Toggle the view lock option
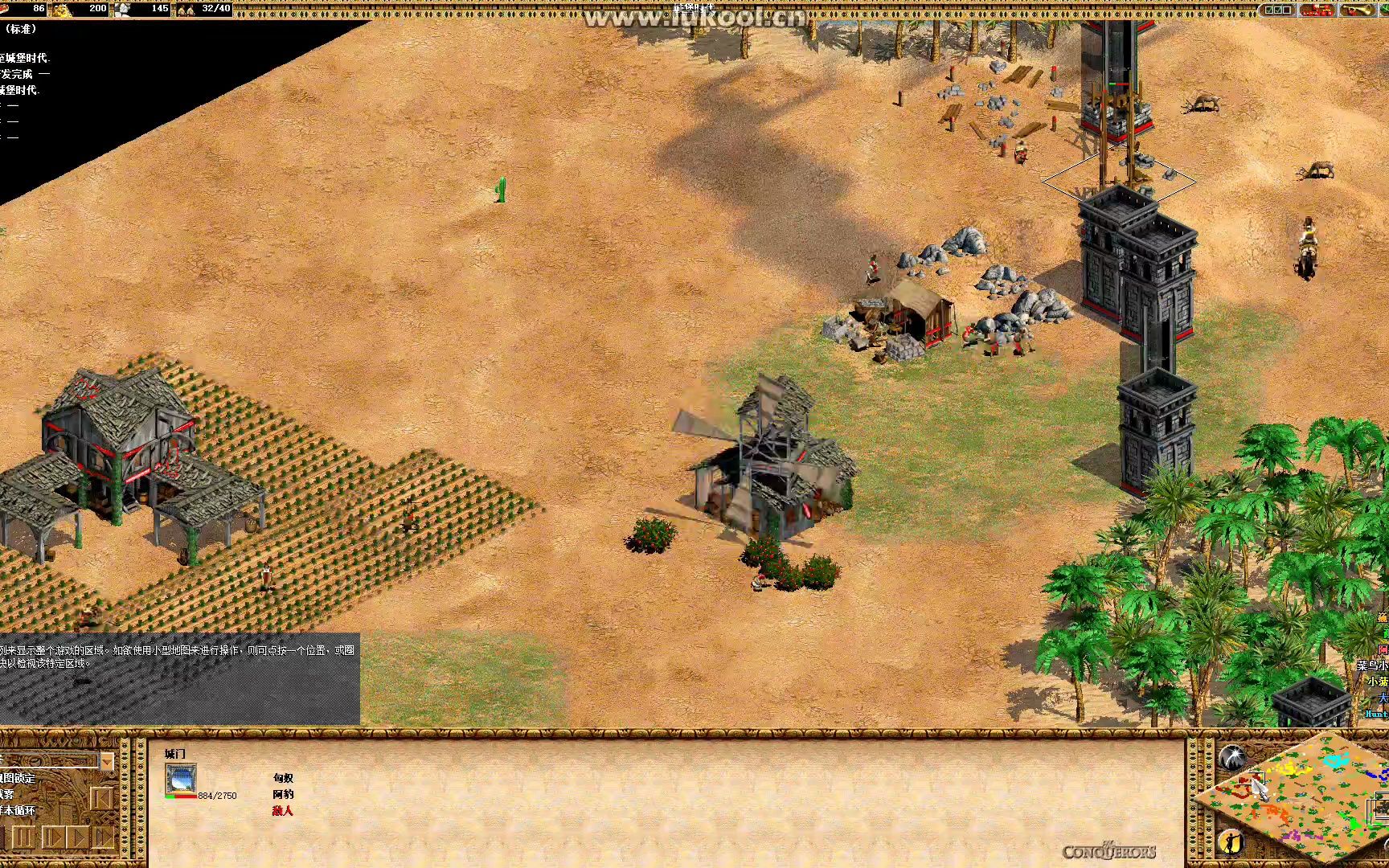 [x=18, y=778]
